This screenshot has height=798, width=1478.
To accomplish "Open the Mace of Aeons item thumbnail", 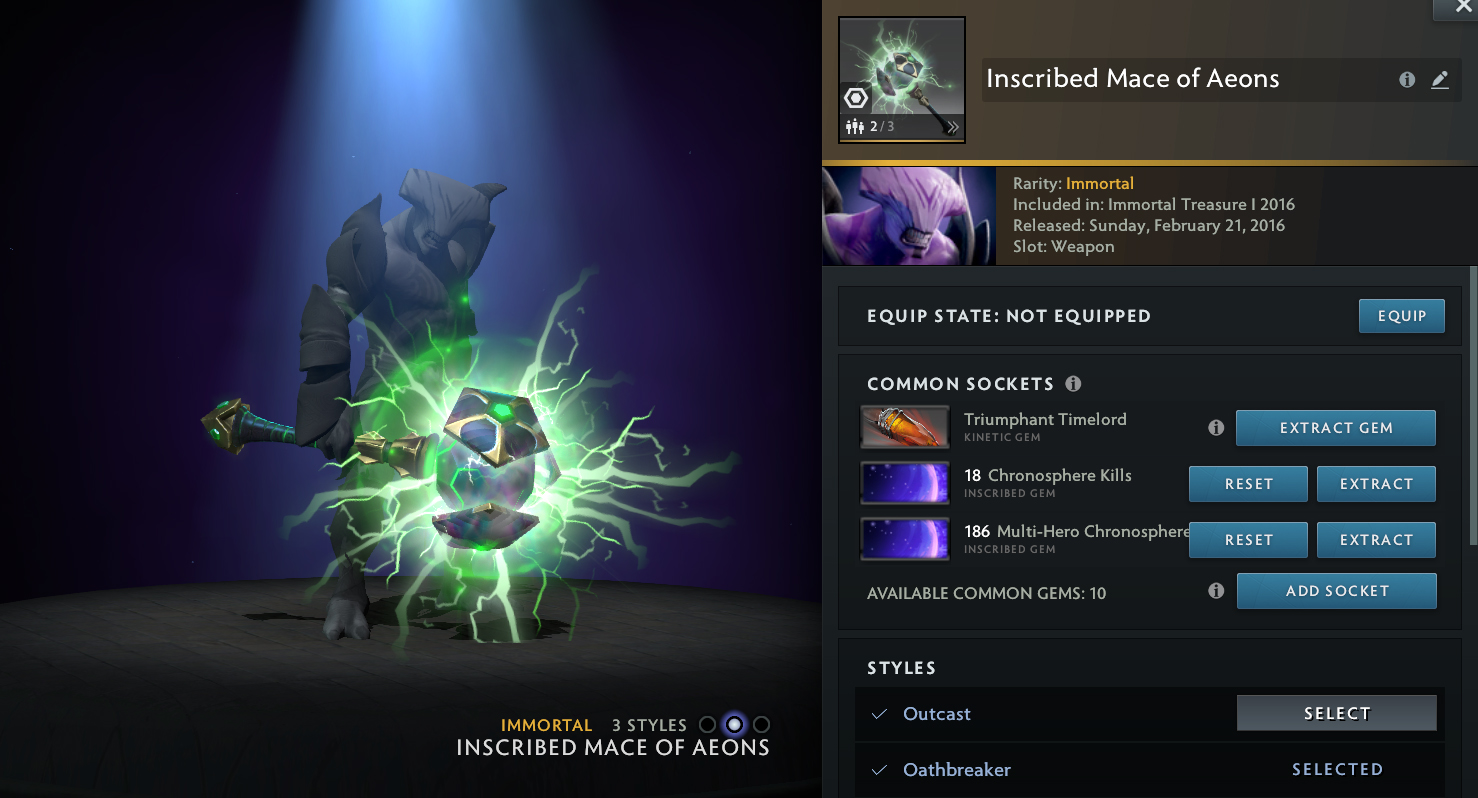I will [901, 80].
